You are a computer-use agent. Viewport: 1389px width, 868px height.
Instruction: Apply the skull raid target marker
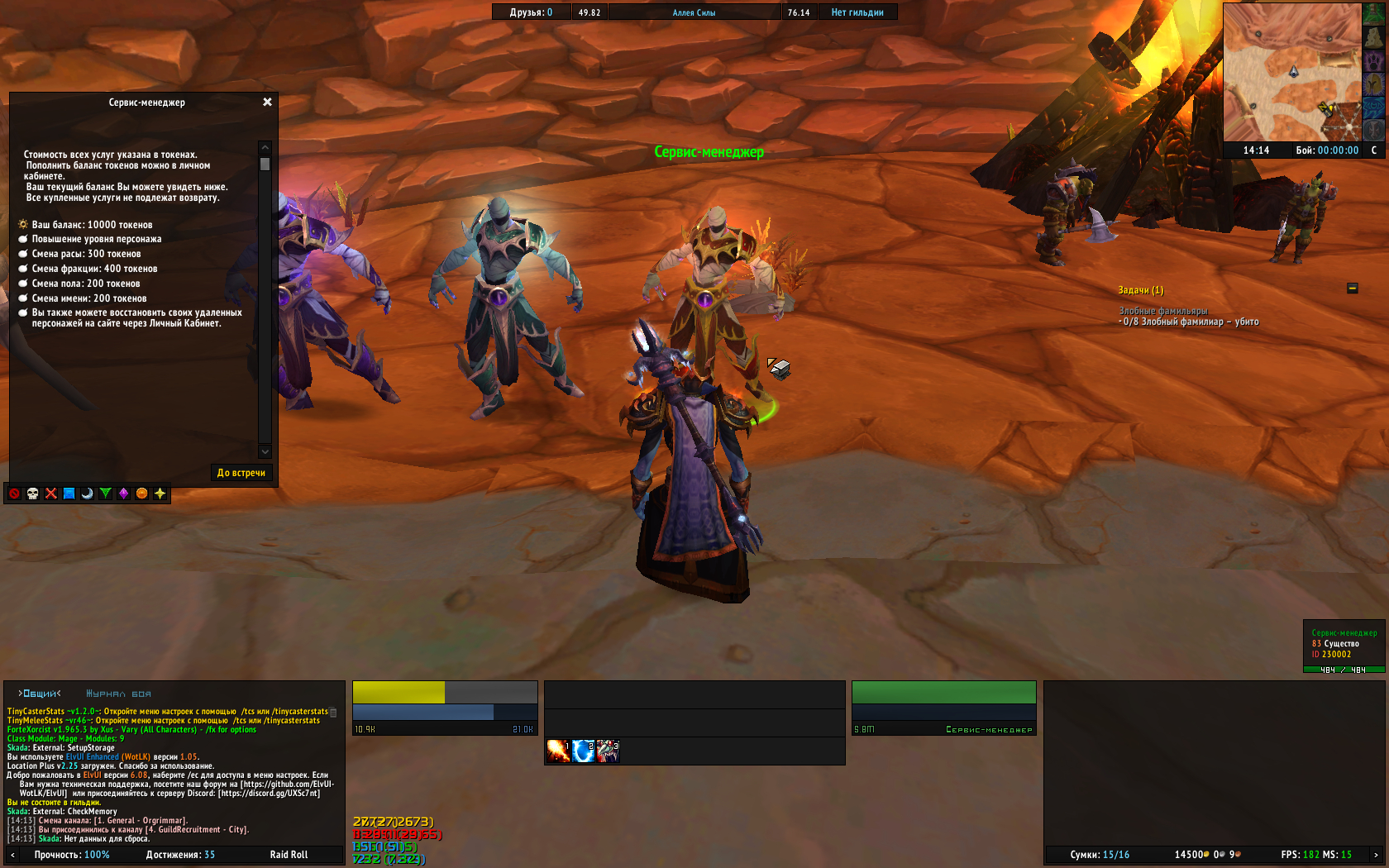point(33,494)
